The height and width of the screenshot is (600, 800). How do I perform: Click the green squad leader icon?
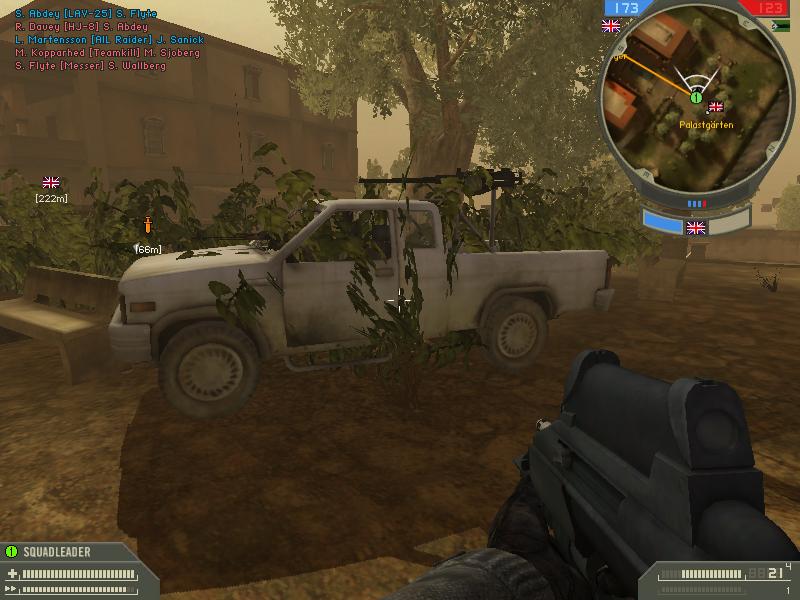pyautogui.click(x=12, y=551)
